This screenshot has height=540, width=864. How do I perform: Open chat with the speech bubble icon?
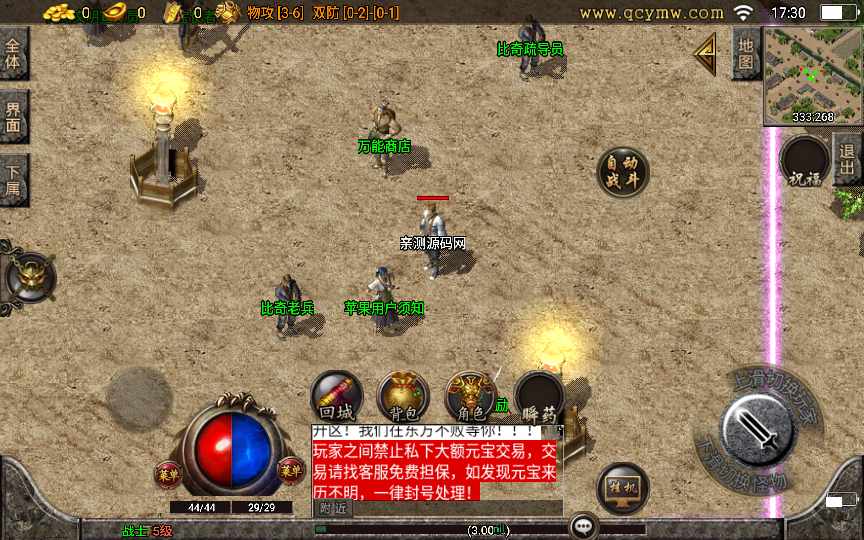583,525
